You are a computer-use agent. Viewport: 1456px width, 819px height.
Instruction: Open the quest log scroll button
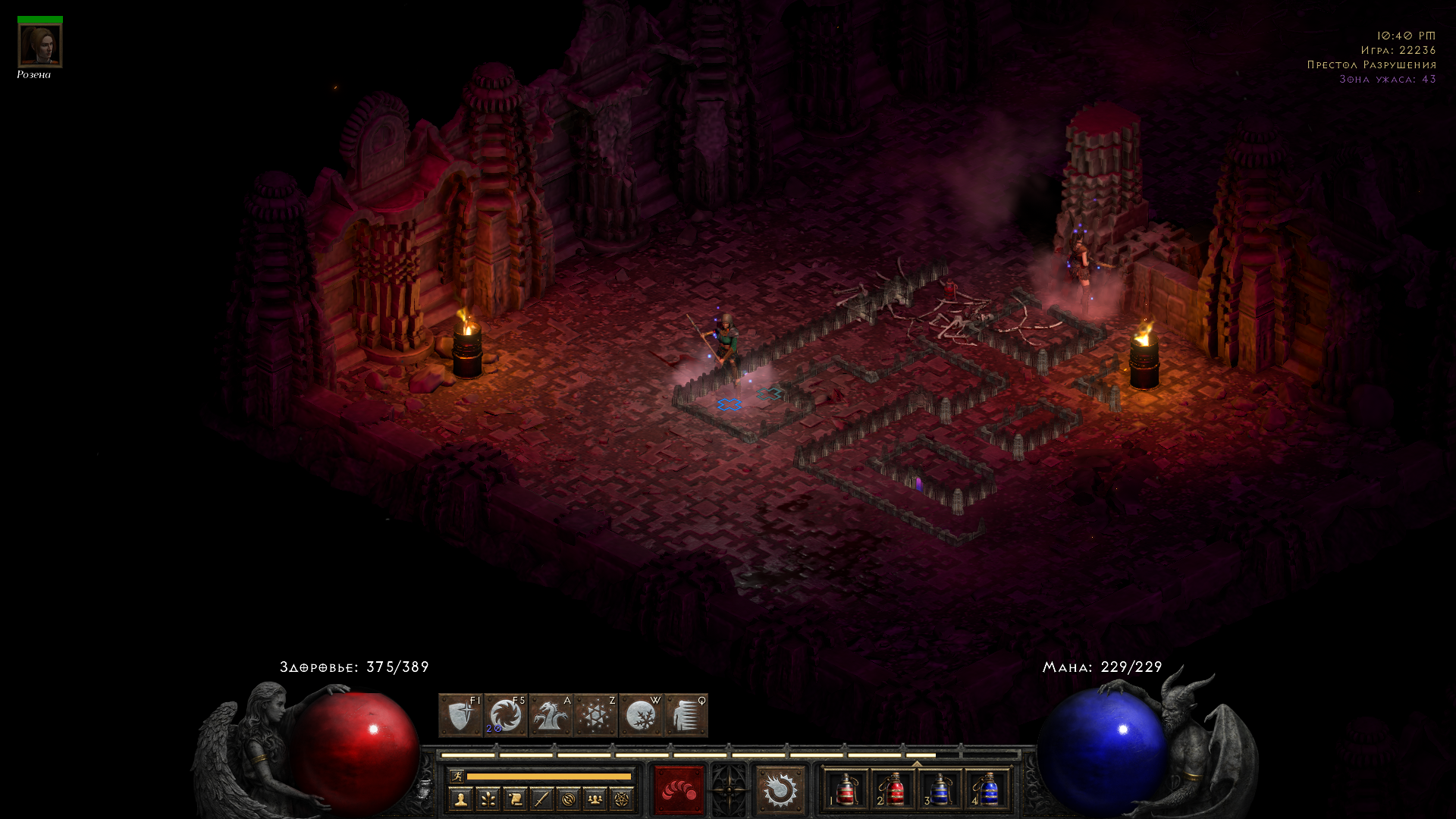pyautogui.click(x=515, y=799)
